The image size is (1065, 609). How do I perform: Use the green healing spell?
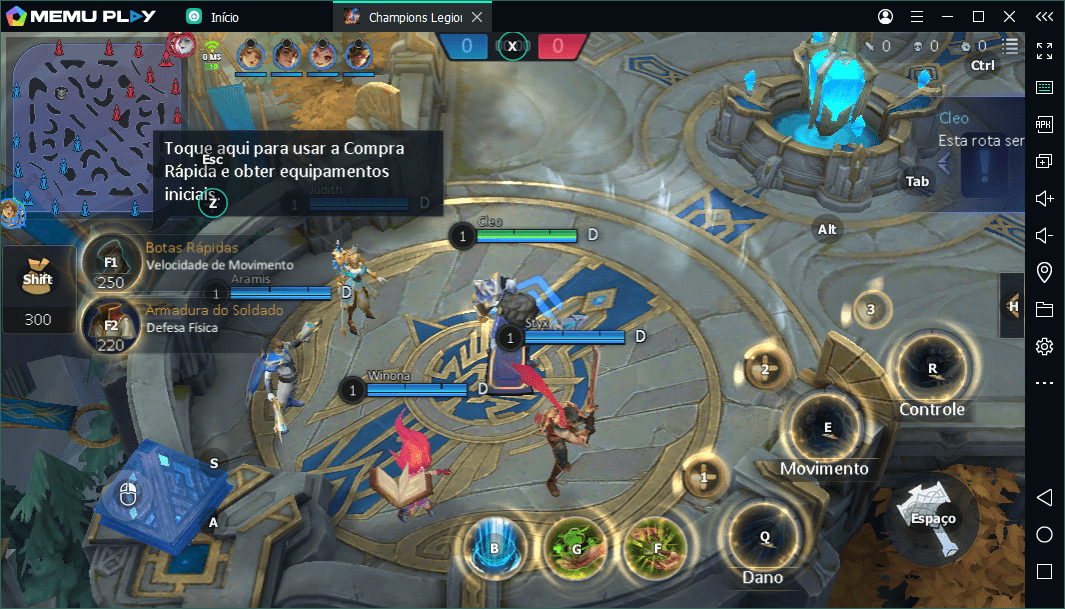pos(576,549)
